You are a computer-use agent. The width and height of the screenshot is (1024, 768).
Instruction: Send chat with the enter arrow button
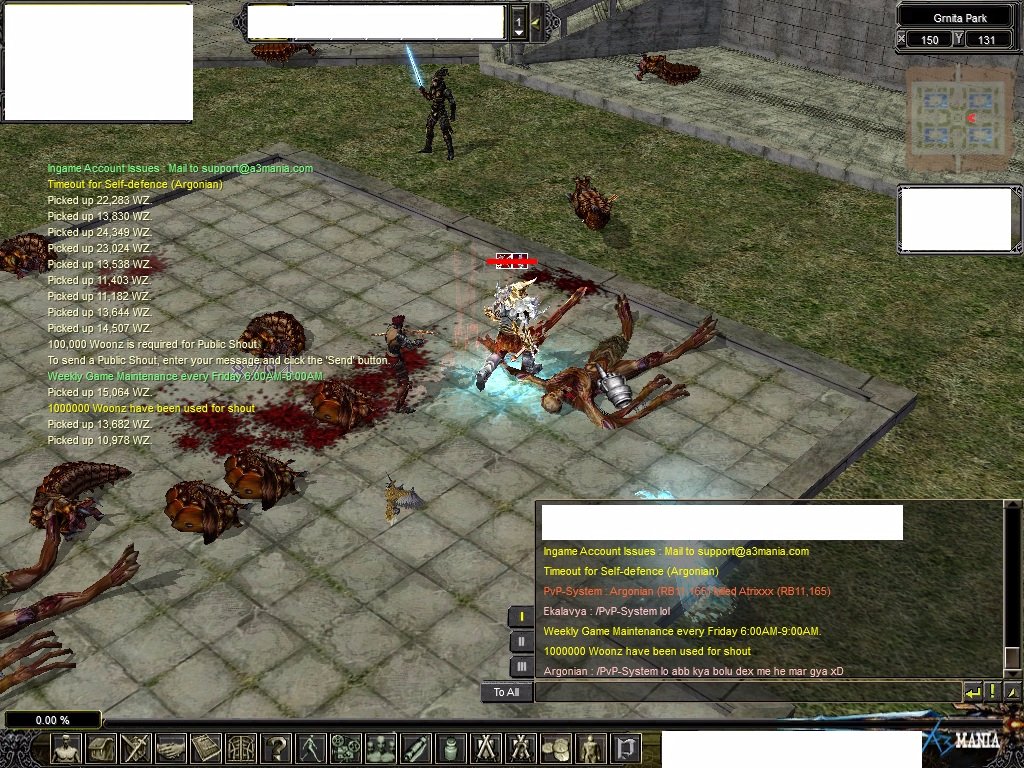(973, 692)
